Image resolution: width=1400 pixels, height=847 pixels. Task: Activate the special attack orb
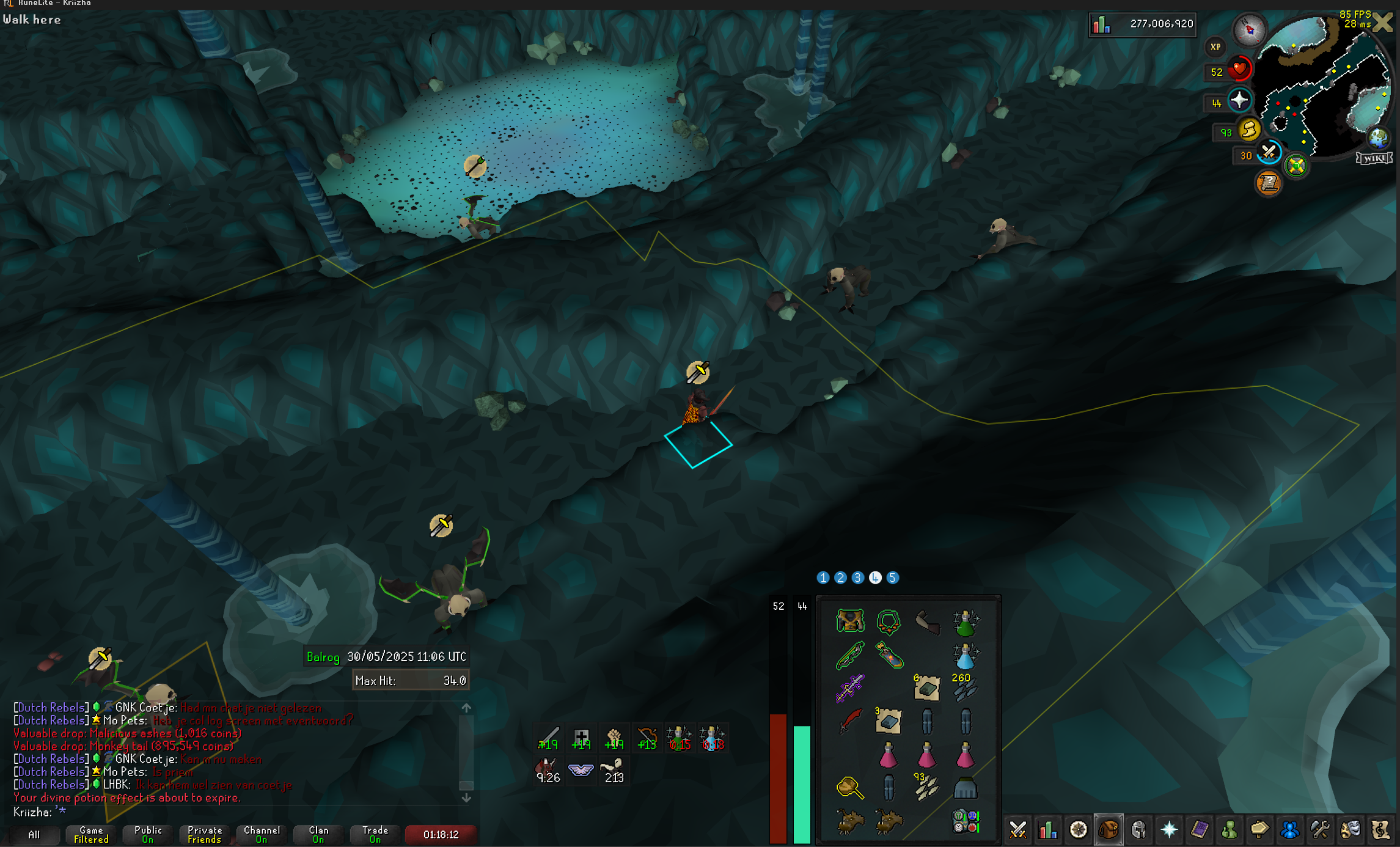point(1269,152)
